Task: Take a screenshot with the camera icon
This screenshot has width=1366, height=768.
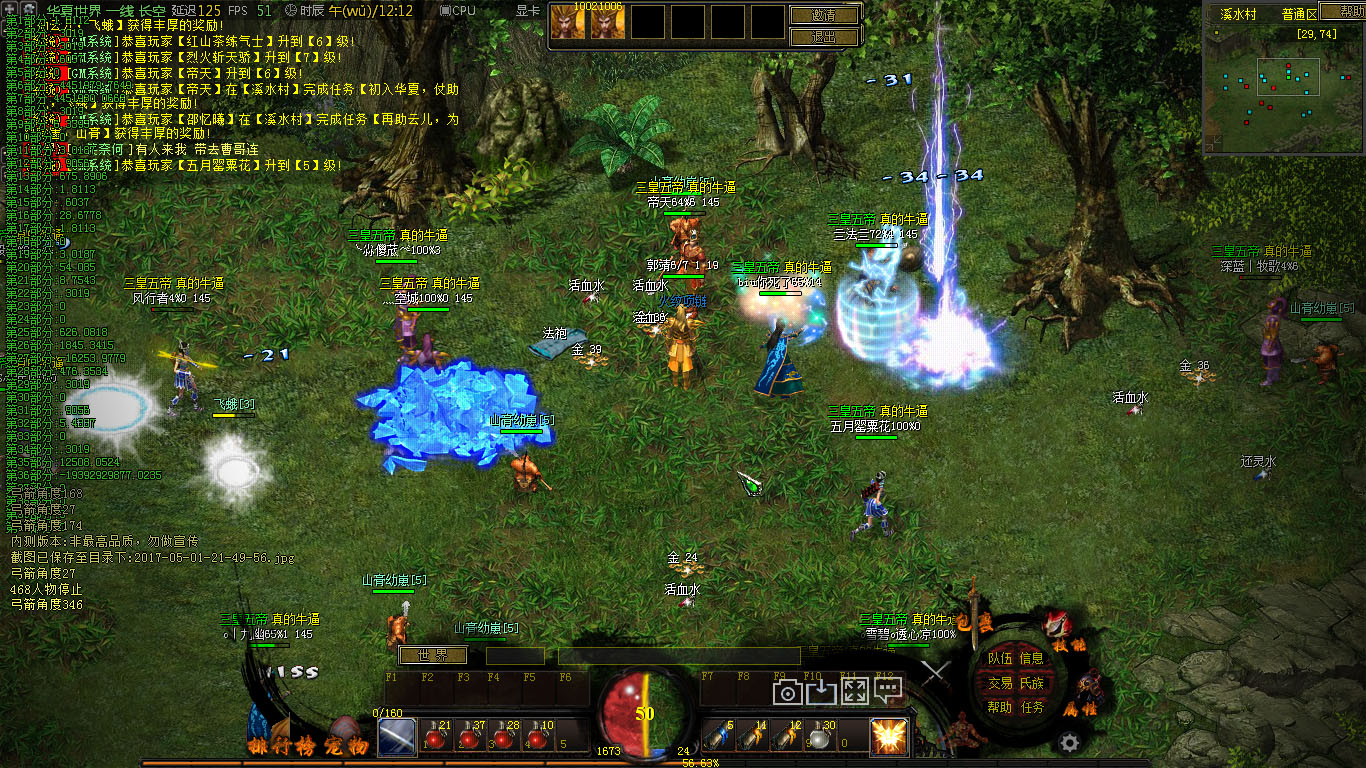Action: point(788,692)
